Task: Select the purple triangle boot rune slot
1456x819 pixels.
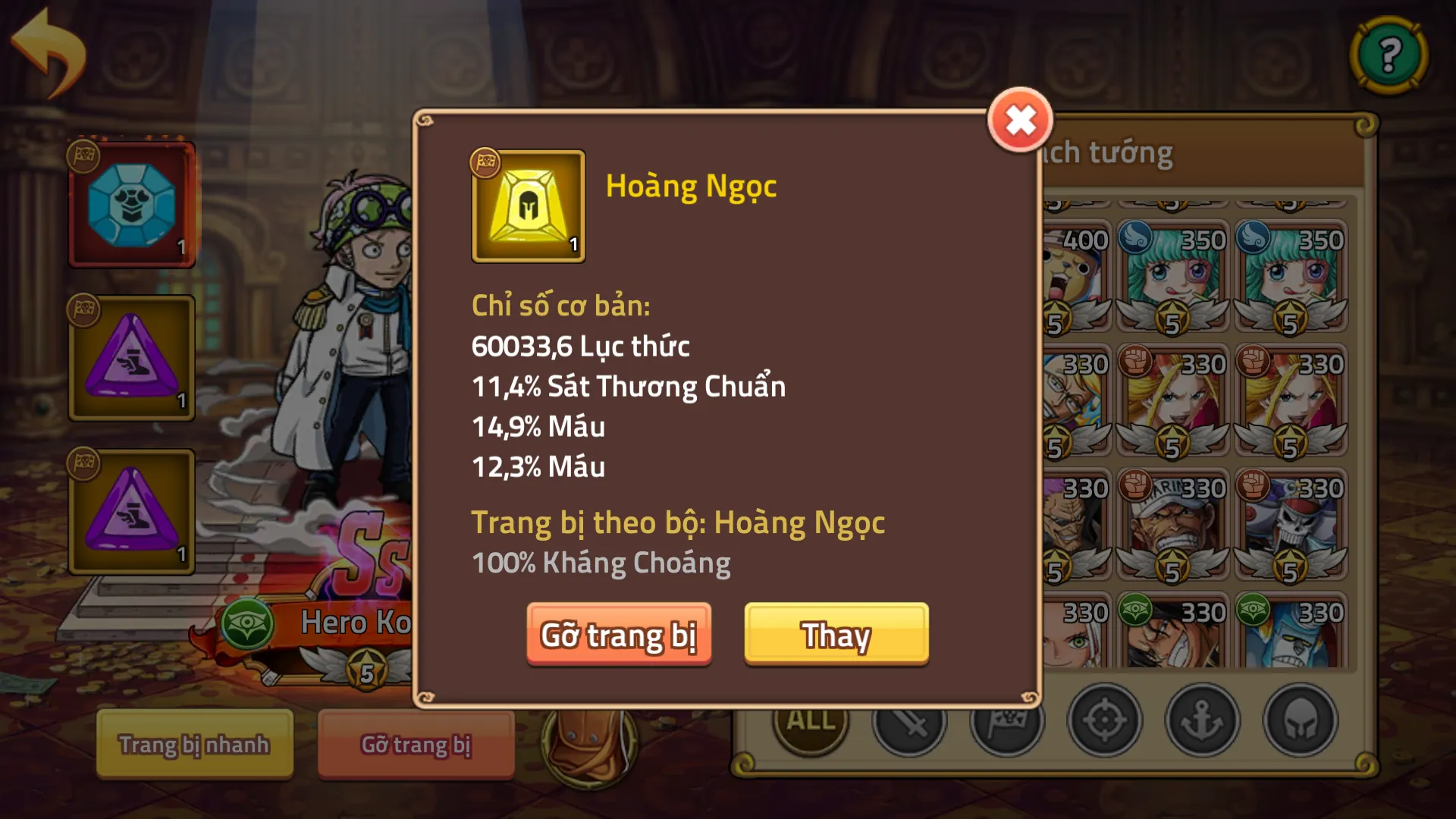Action: 131,358
